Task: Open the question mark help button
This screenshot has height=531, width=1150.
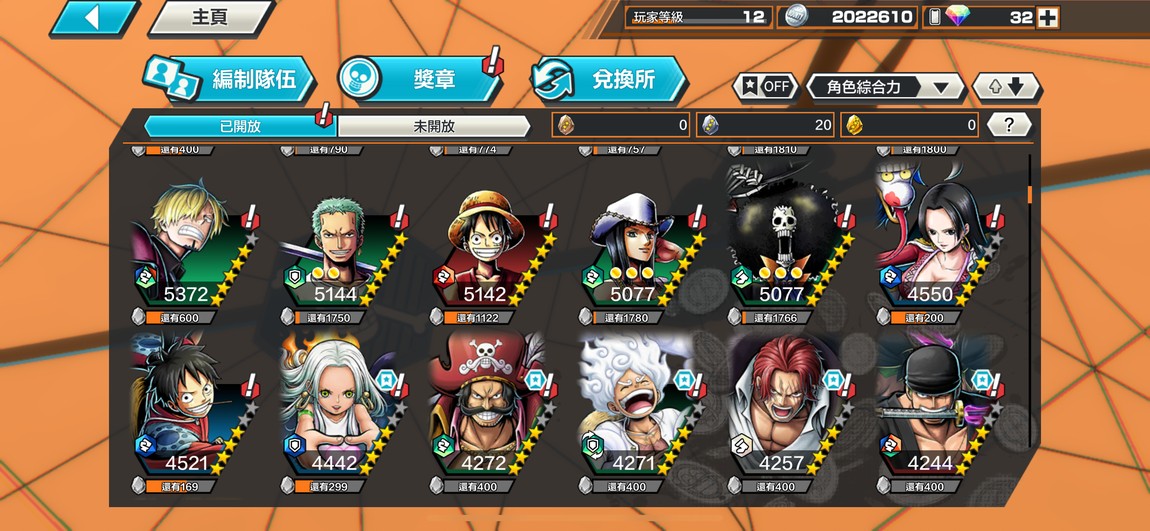Action: [x=1009, y=125]
